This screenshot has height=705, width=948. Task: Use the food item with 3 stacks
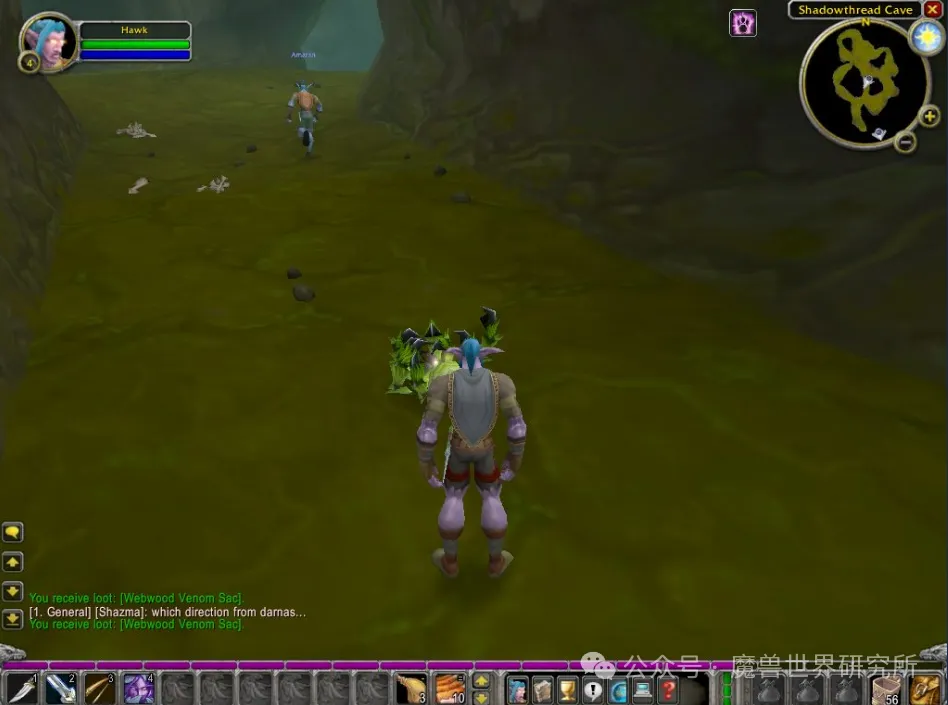click(411, 689)
